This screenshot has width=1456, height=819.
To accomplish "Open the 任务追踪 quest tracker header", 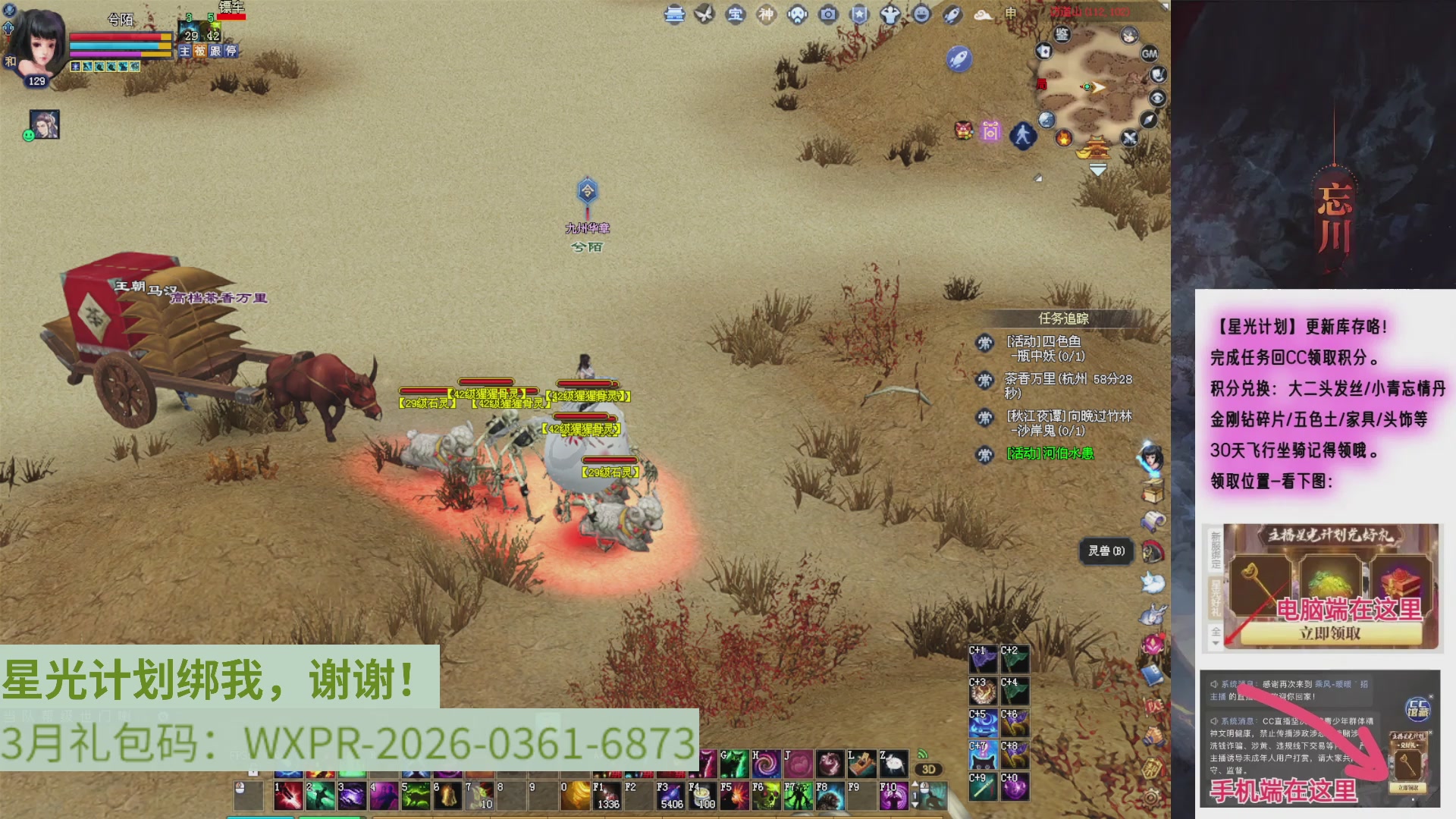I will click(1064, 318).
